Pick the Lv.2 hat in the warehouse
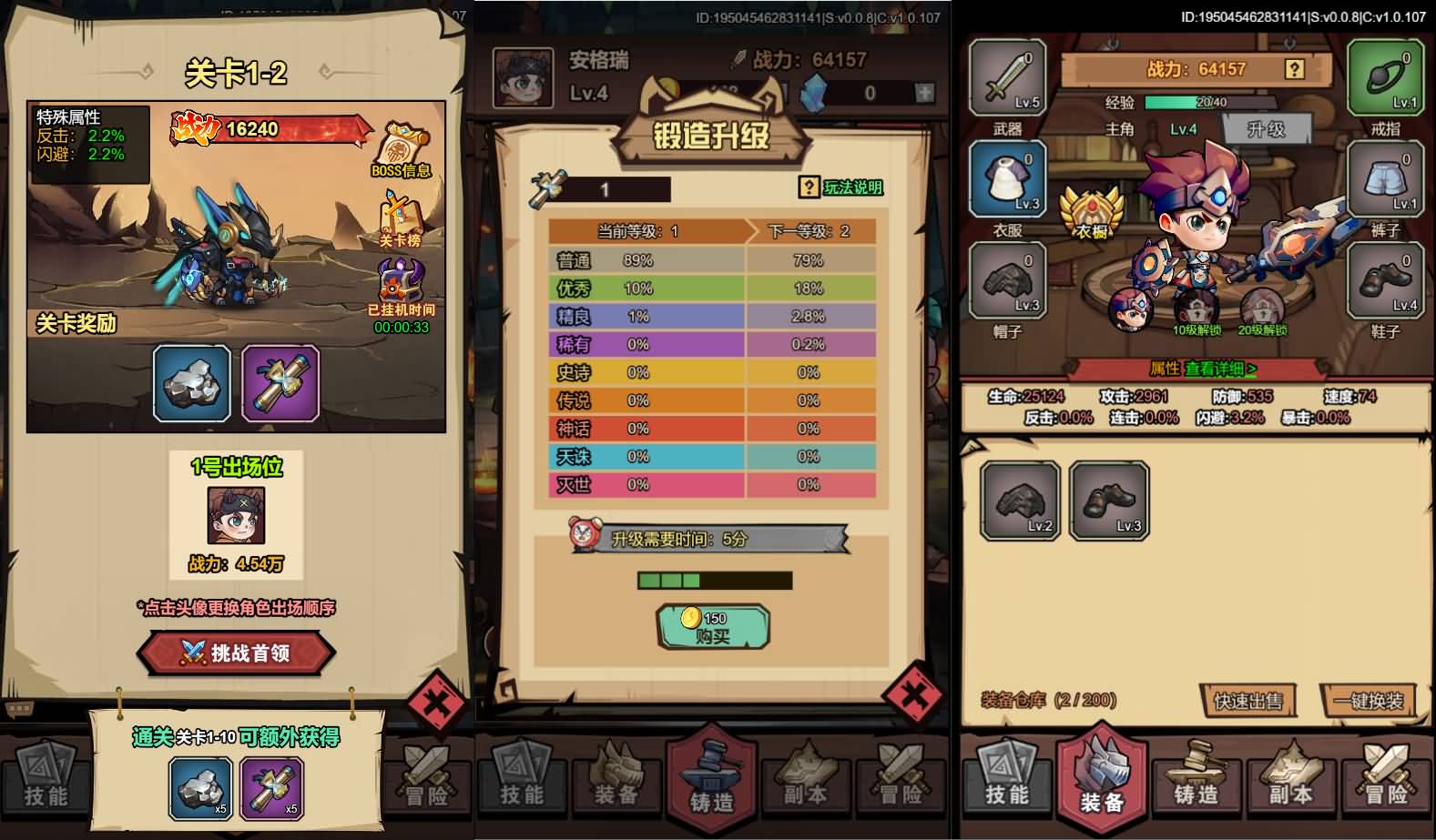The image size is (1436, 840). (1020, 501)
